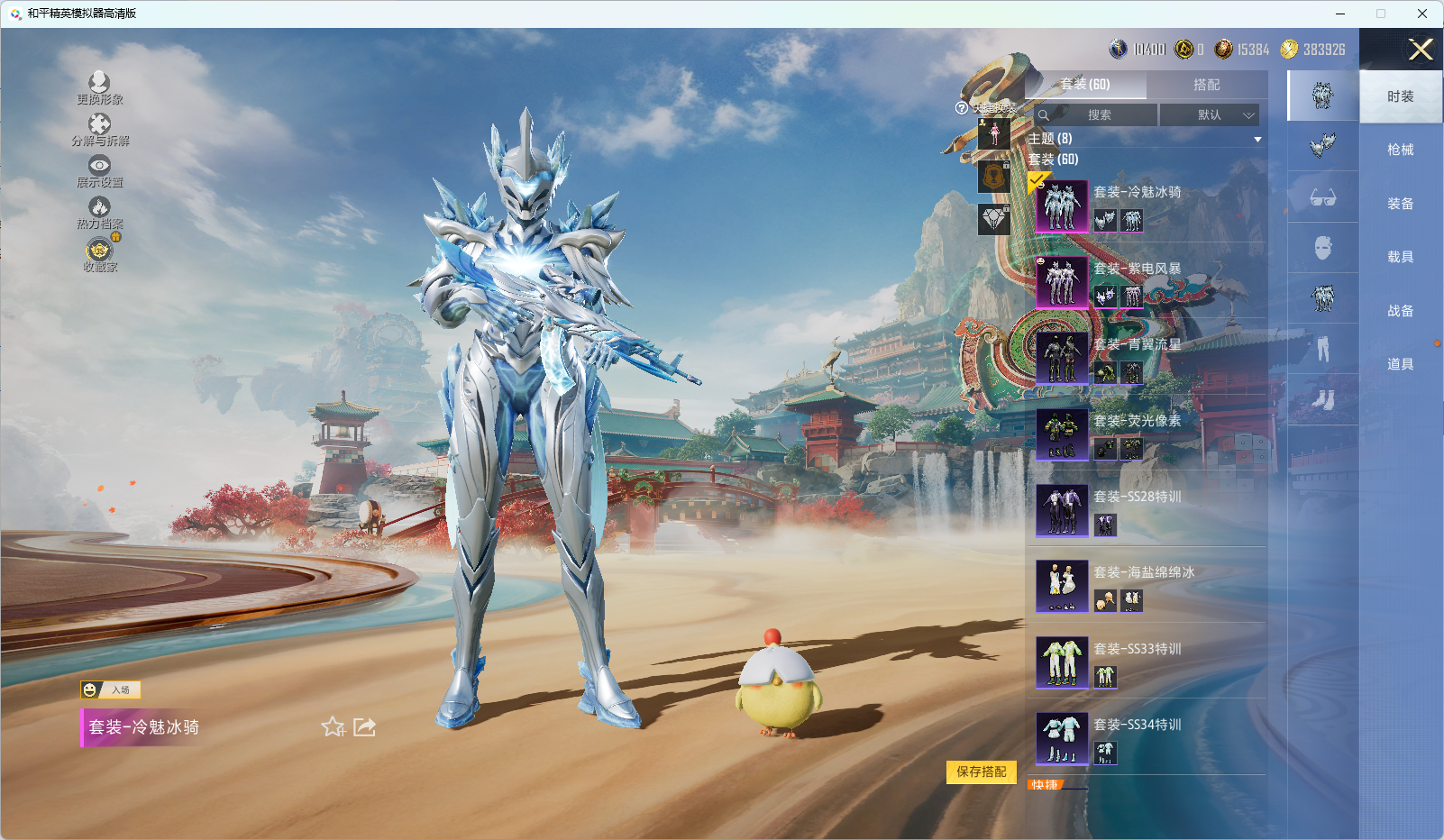Click the 搜索 search field
Viewport: 1444px width, 840px height.
click(1098, 115)
